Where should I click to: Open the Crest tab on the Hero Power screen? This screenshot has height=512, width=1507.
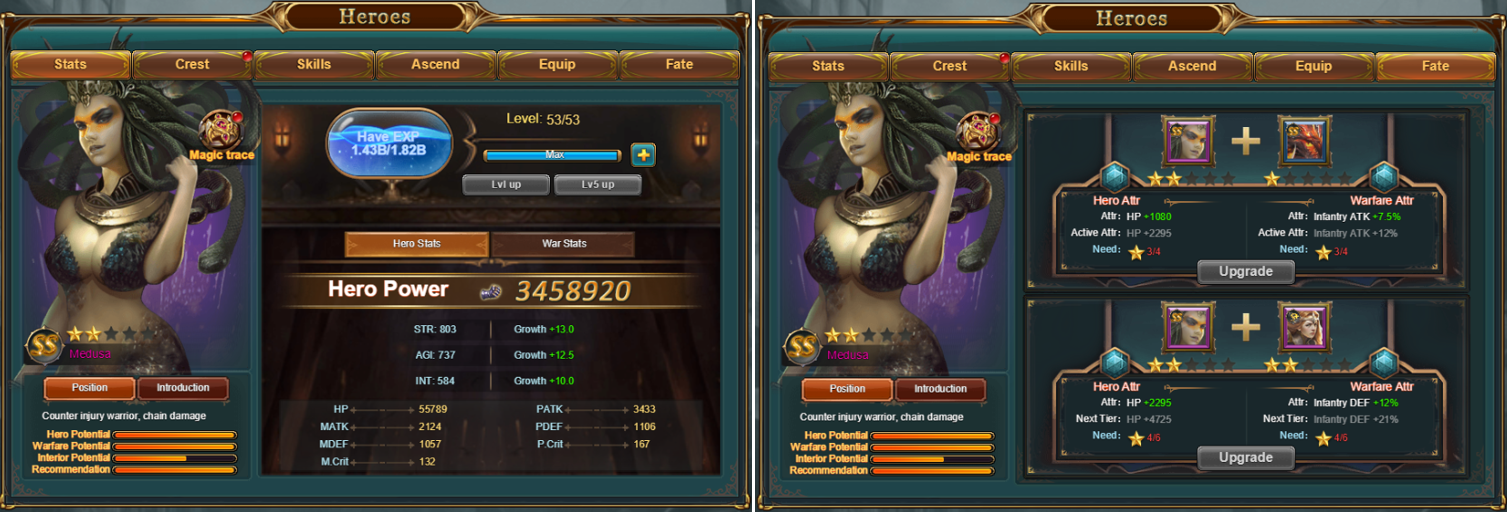(x=192, y=65)
